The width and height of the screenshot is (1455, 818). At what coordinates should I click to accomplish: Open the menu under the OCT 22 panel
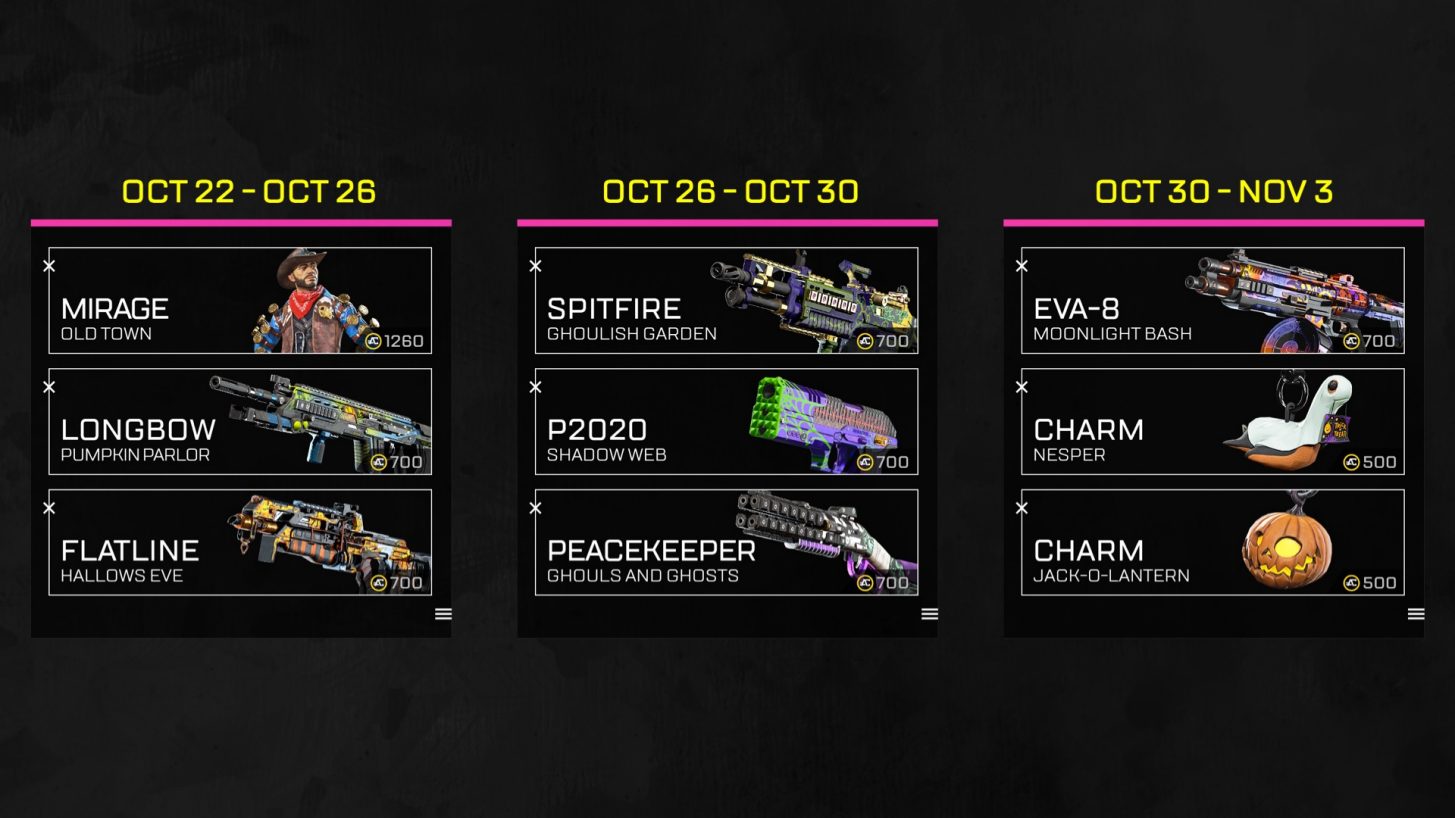(442, 614)
